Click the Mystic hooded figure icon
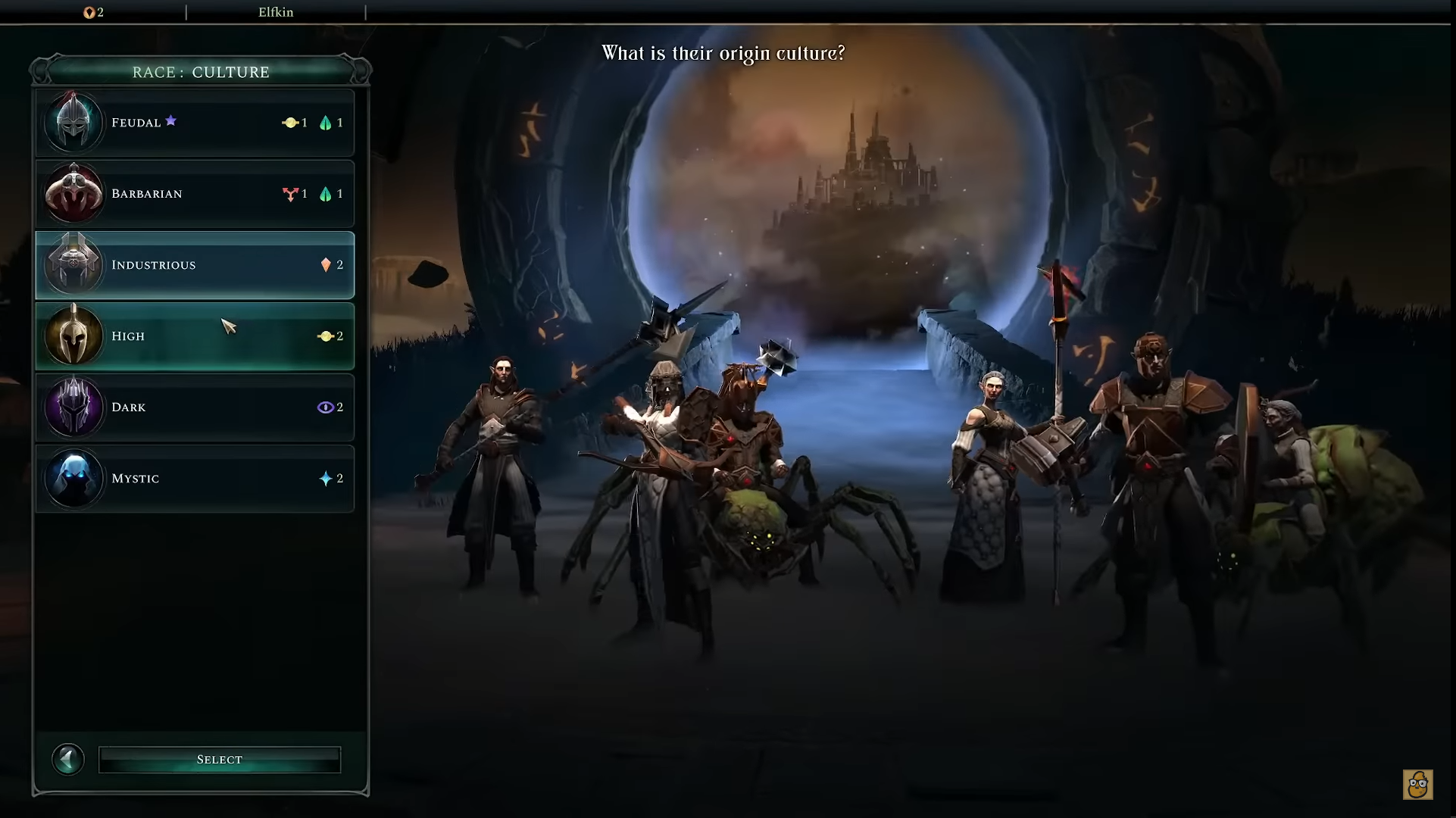This screenshot has height=818, width=1456. (x=74, y=478)
